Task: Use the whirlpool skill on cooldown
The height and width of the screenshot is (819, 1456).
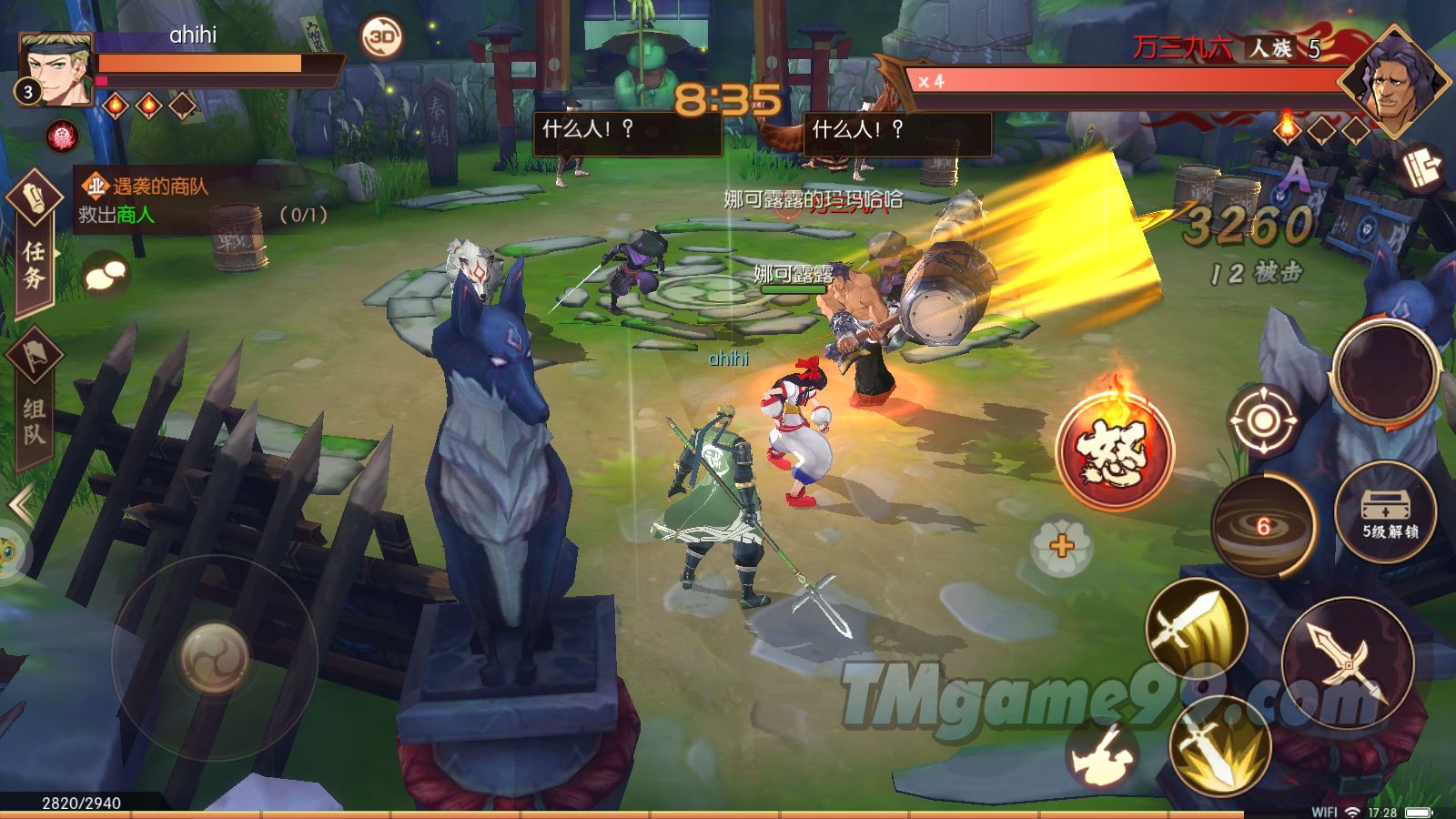Action: tap(1263, 526)
